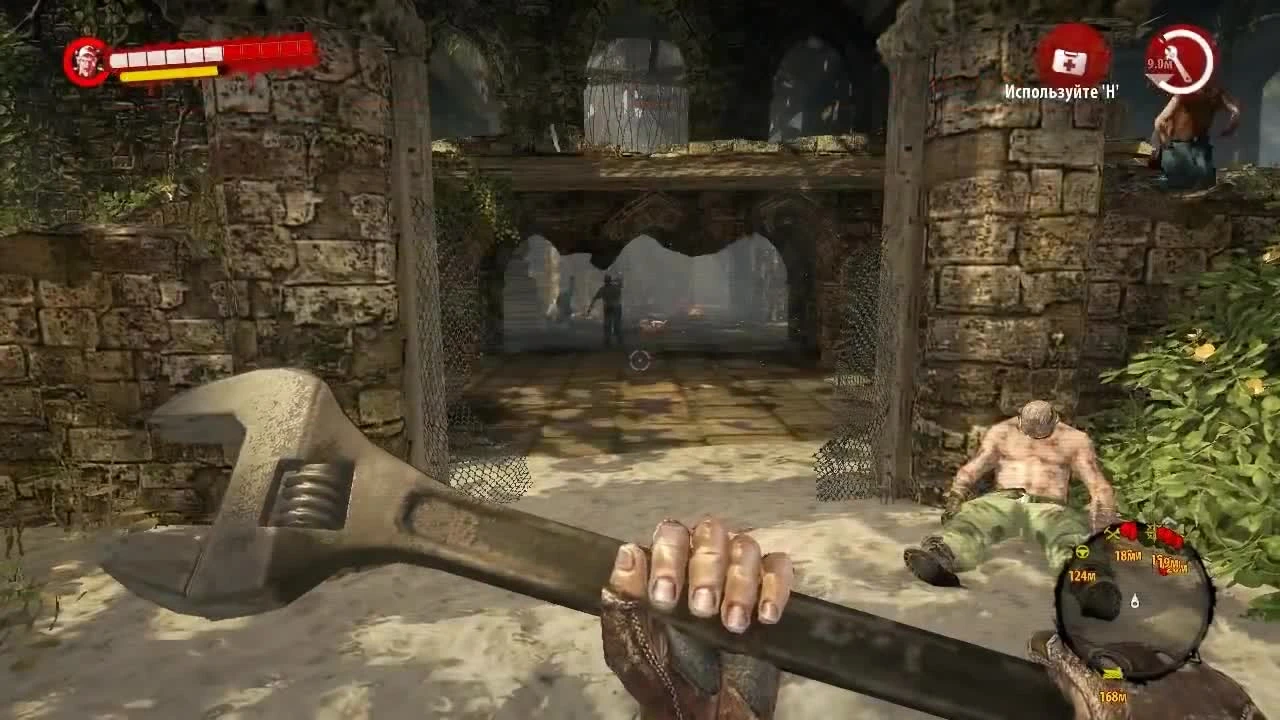Click the Используйте 'H' prompt text

1063,89
